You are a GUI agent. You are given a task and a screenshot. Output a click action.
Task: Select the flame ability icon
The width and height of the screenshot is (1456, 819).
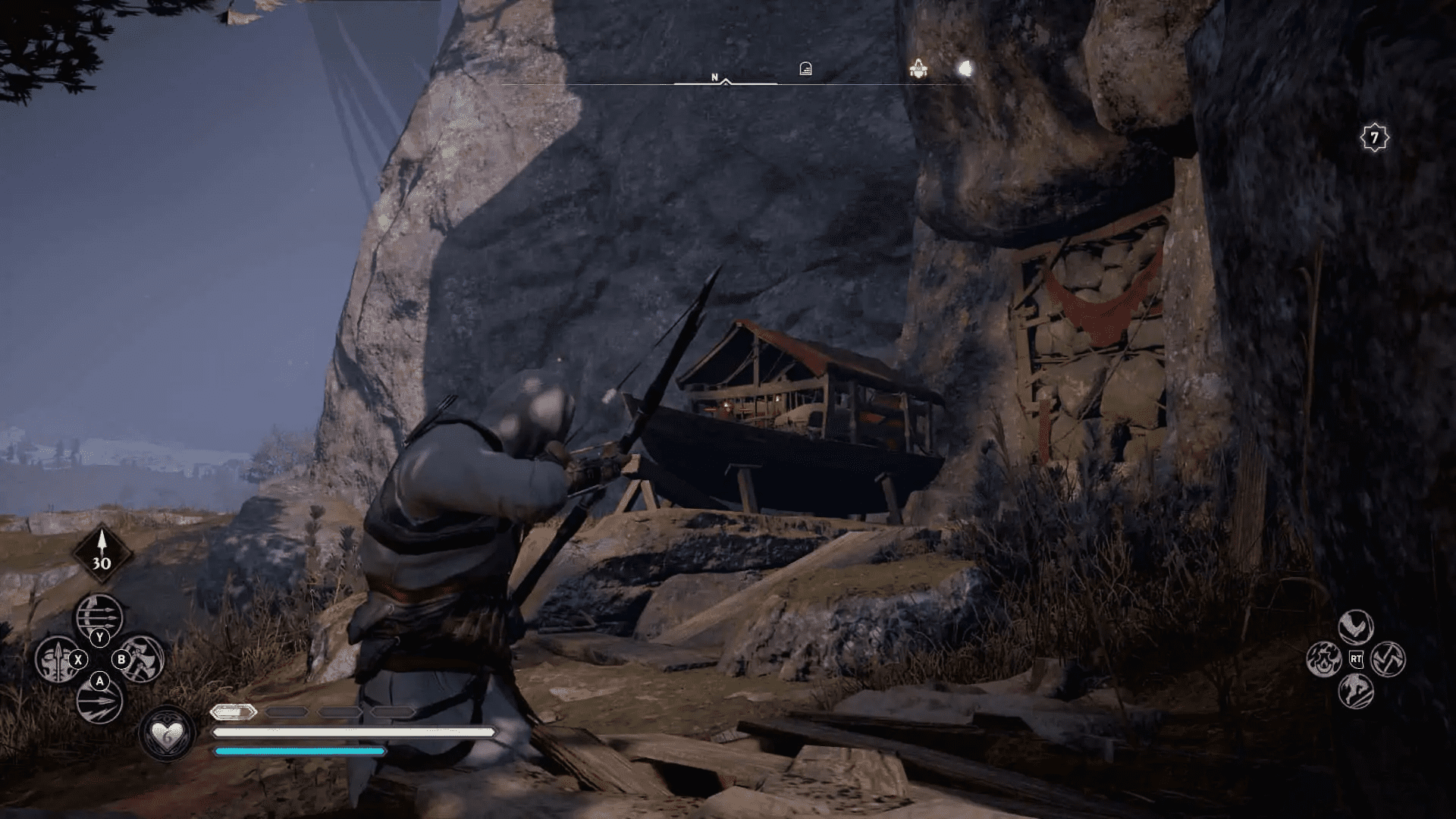click(1323, 659)
